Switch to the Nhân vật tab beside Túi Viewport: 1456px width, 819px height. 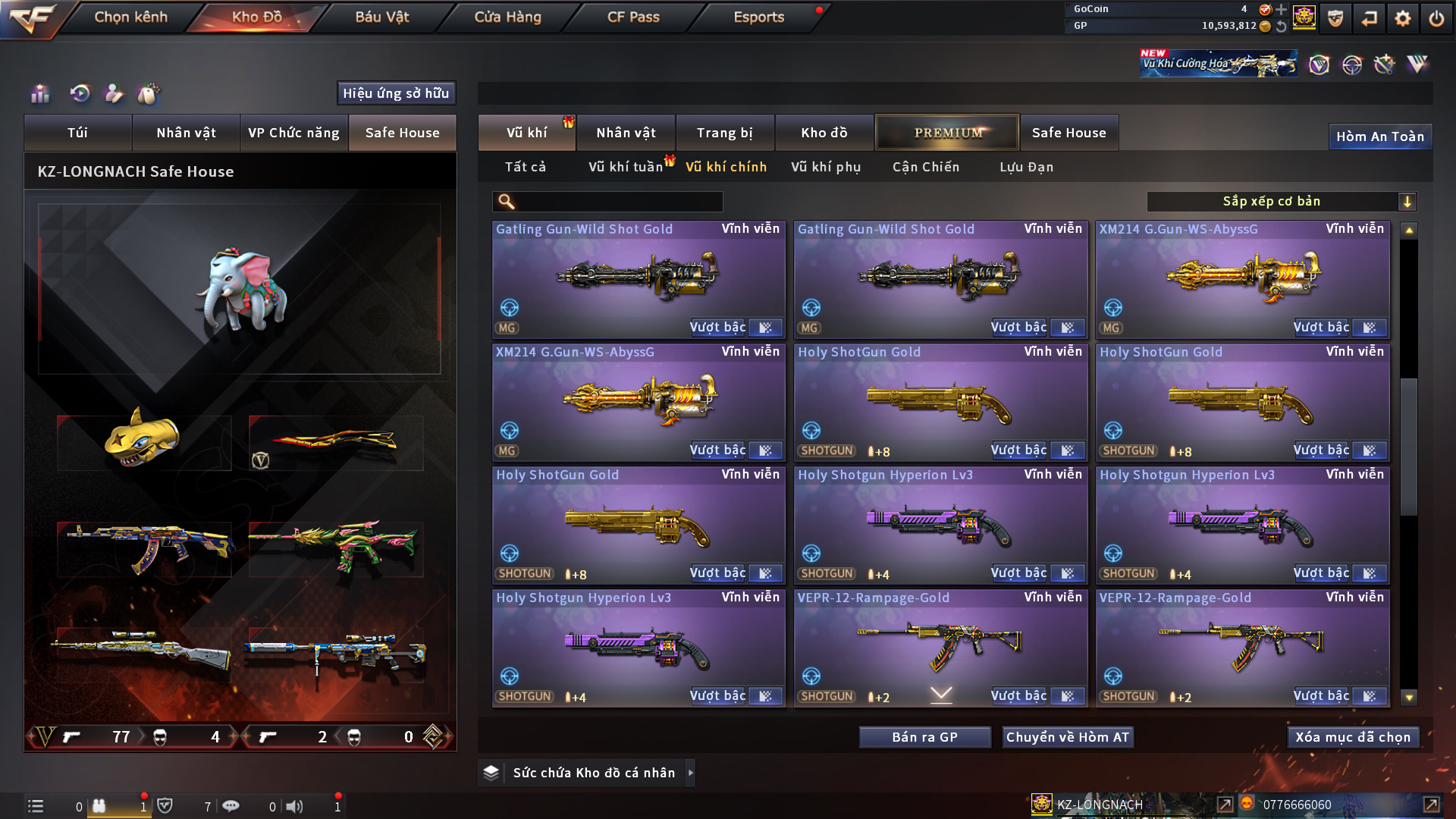point(186,133)
